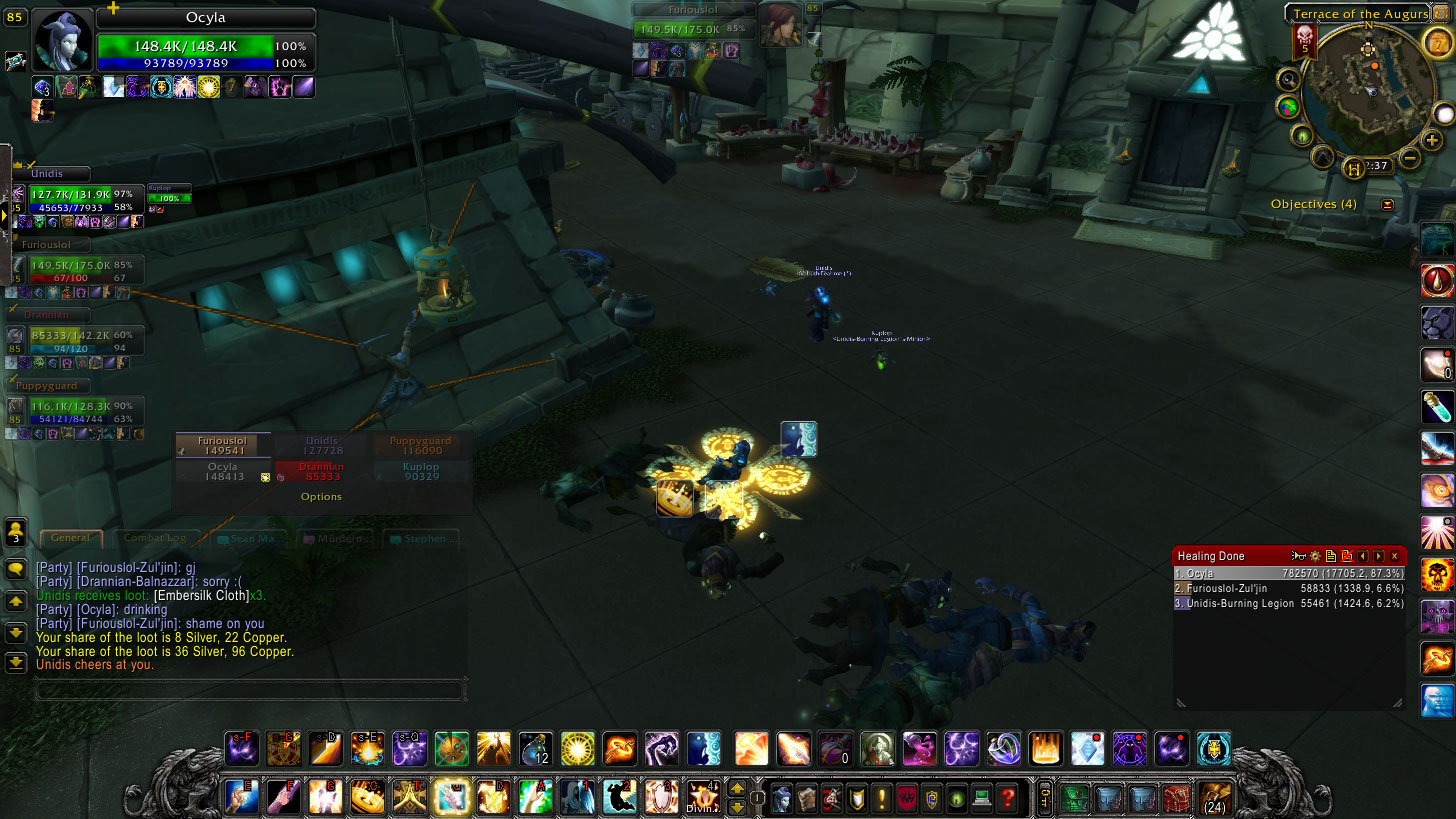The width and height of the screenshot is (1456, 819).
Task: Zoom out the minimap with minus button
Action: click(1409, 158)
